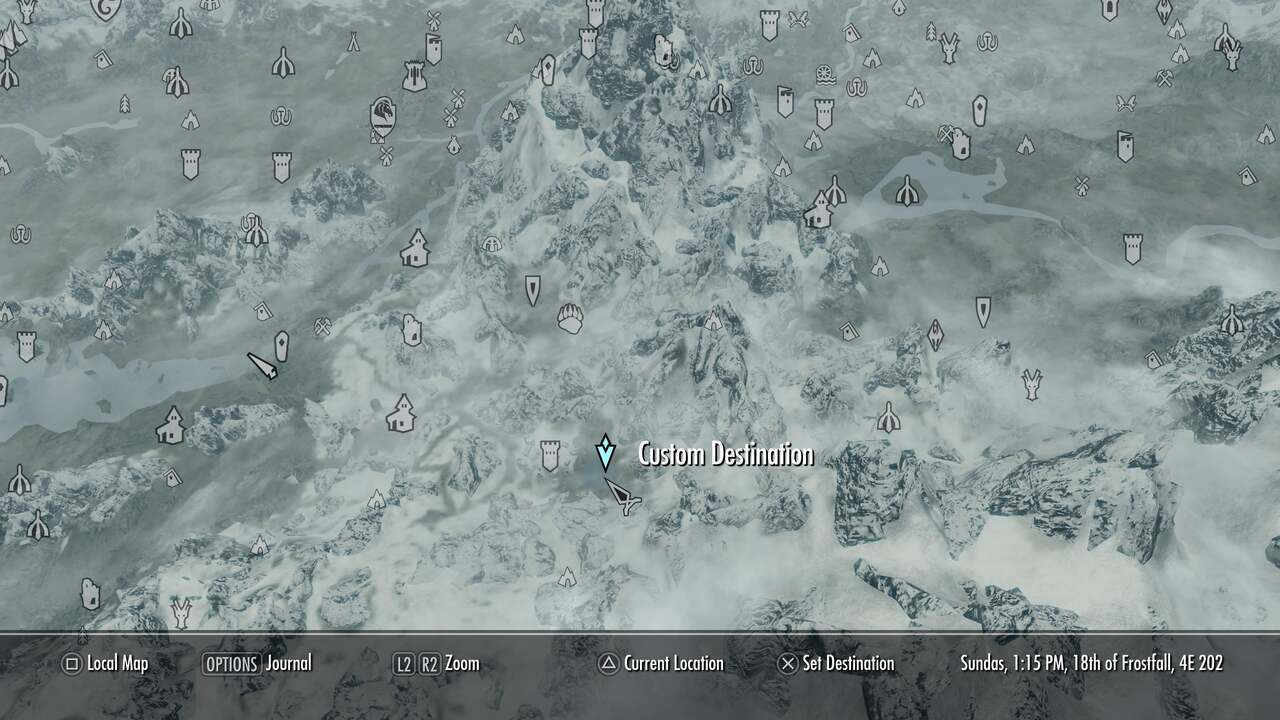
Task: Click the Nordic ruin arch marker on the mountainside
Action: pyautogui.click(x=491, y=244)
